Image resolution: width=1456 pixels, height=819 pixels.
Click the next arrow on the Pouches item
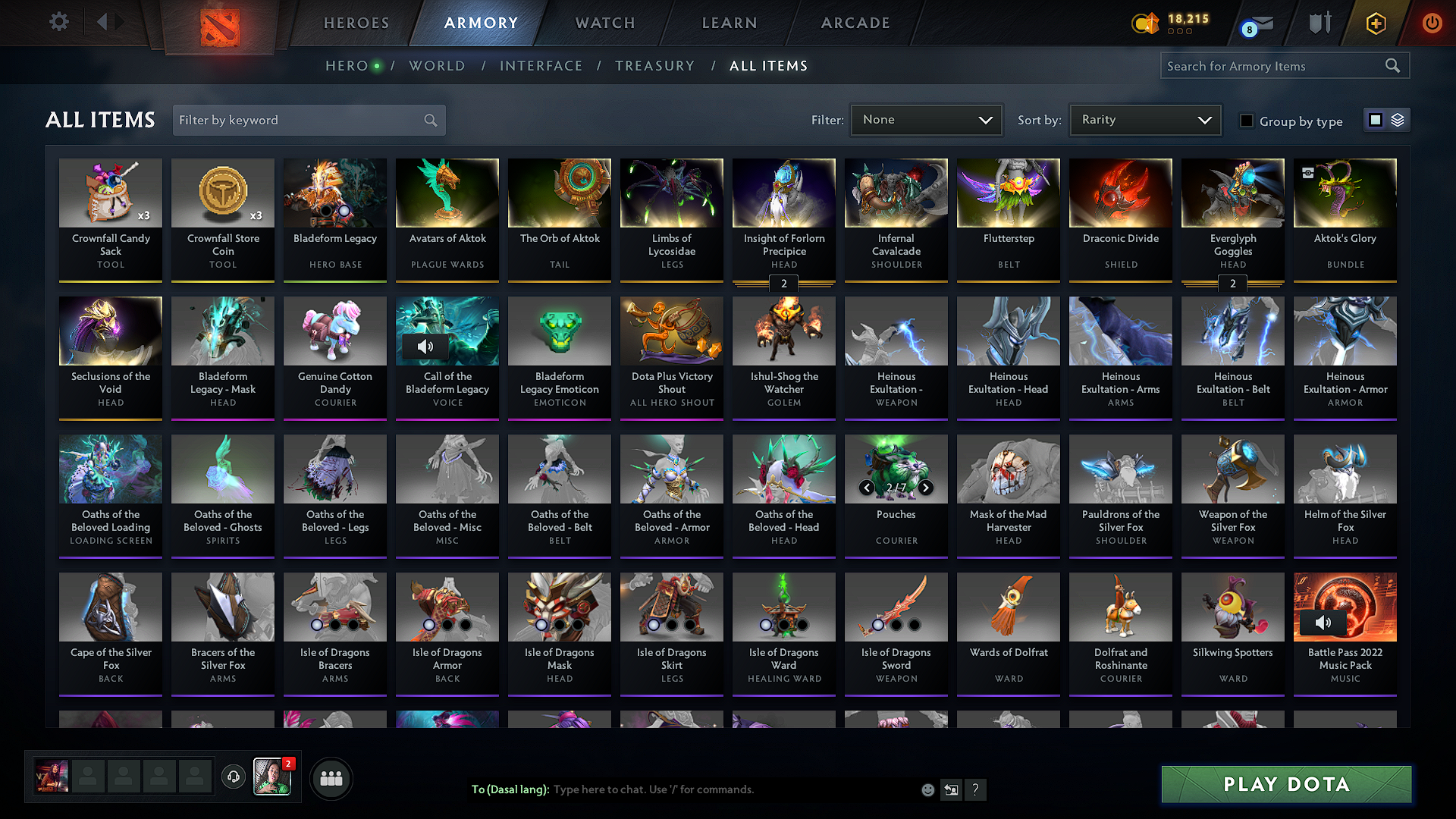(x=925, y=488)
